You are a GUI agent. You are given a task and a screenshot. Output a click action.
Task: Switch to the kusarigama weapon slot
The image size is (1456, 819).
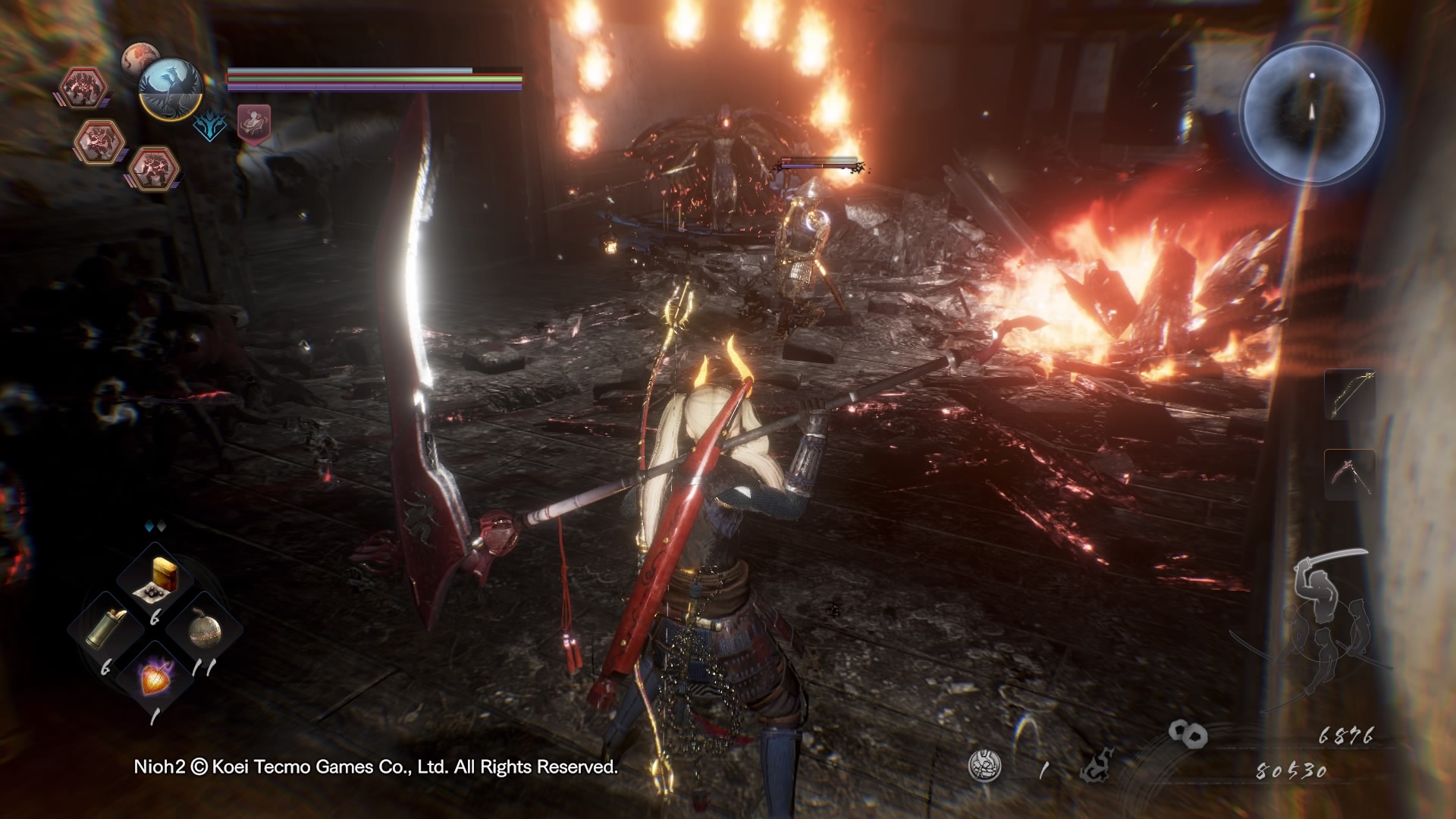click(x=1349, y=475)
